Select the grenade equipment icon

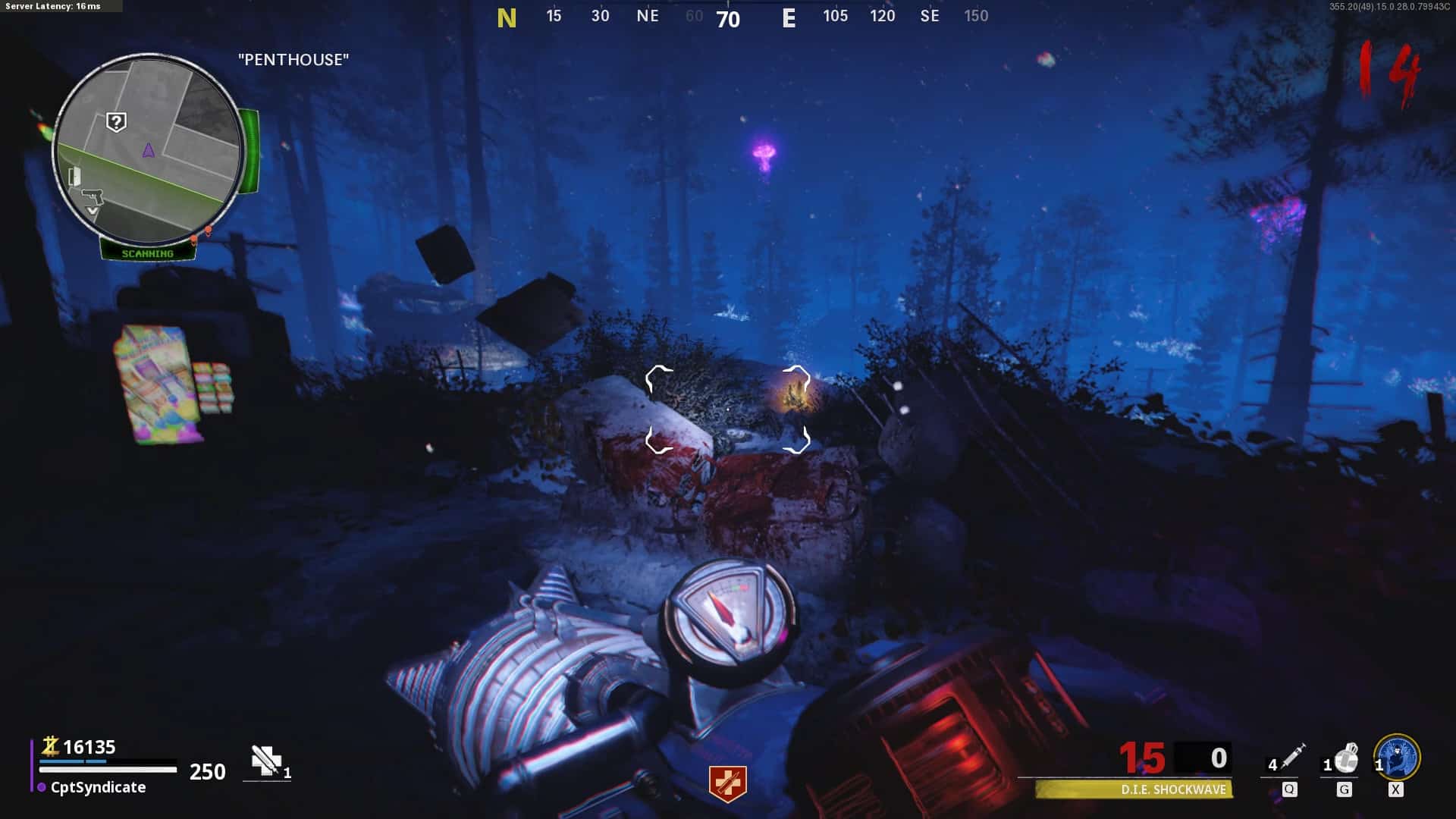coord(1346,758)
